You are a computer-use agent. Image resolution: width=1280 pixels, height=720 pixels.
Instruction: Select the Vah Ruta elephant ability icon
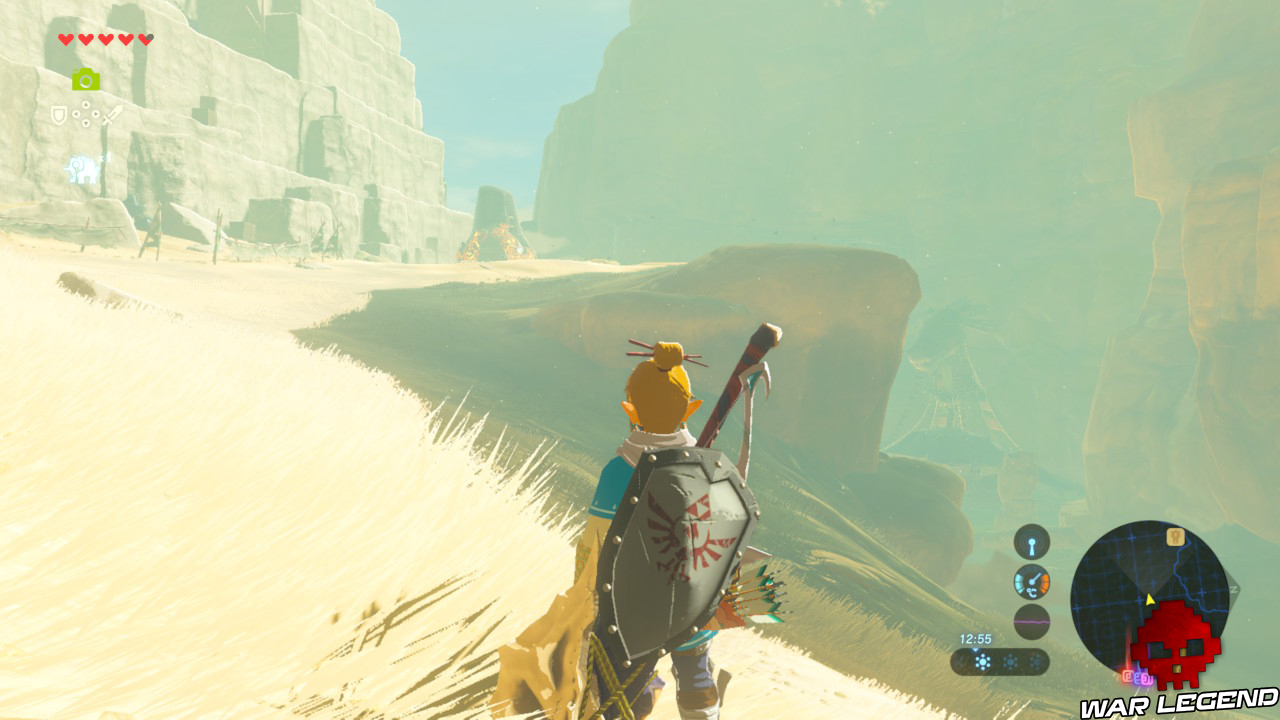click(x=82, y=167)
